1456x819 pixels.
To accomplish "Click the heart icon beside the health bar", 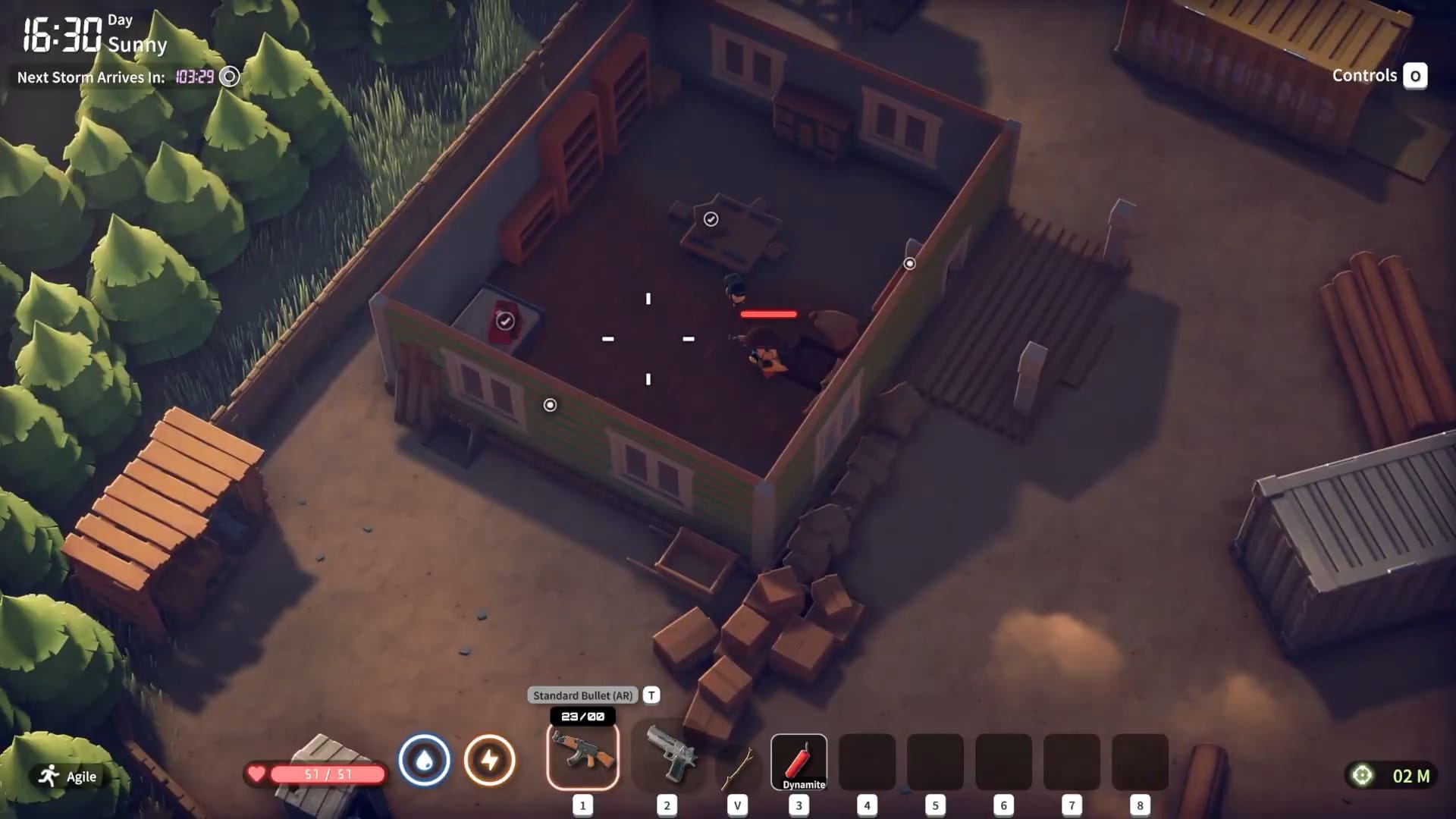I will [x=256, y=775].
